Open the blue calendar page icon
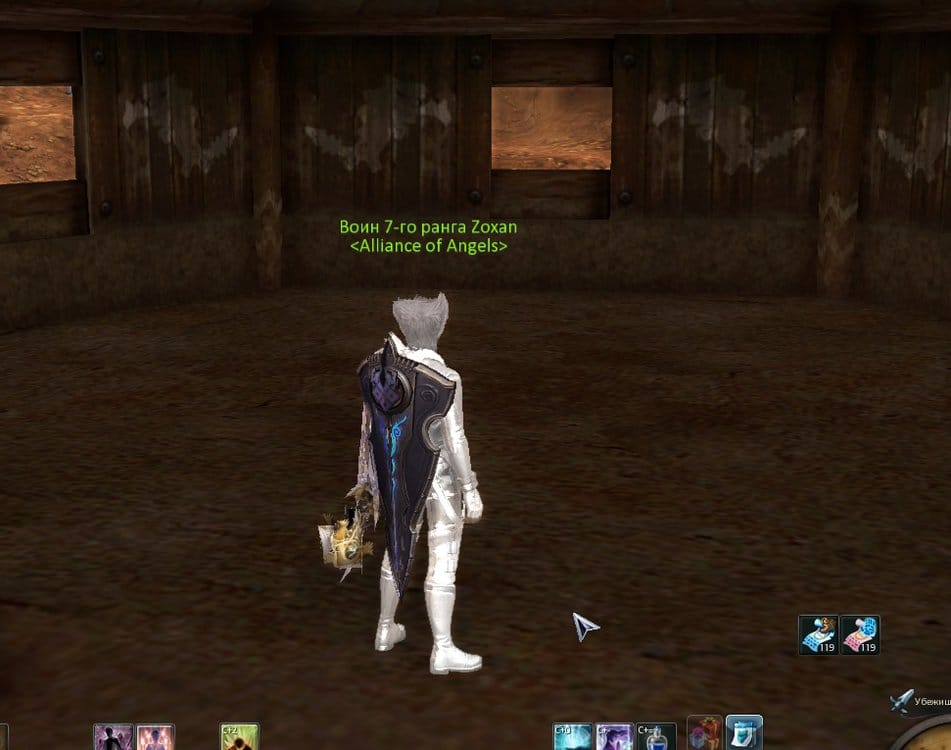The height and width of the screenshot is (750, 951). [744, 734]
